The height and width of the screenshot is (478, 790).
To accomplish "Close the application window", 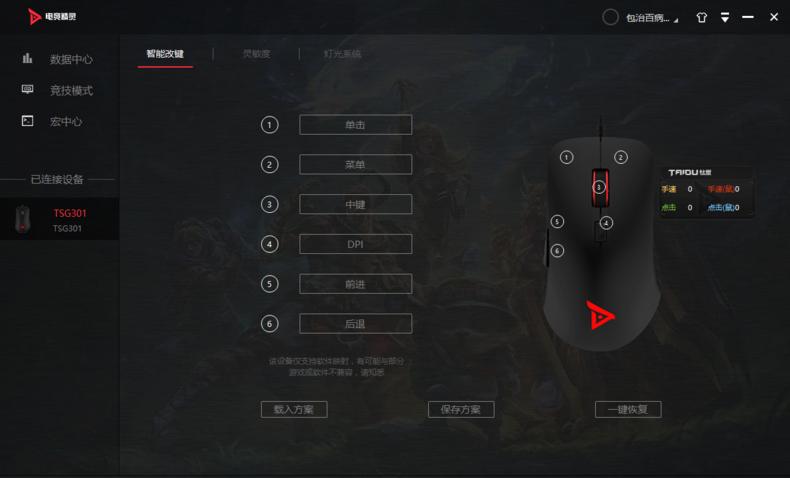I will pyautogui.click(x=773, y=18).
